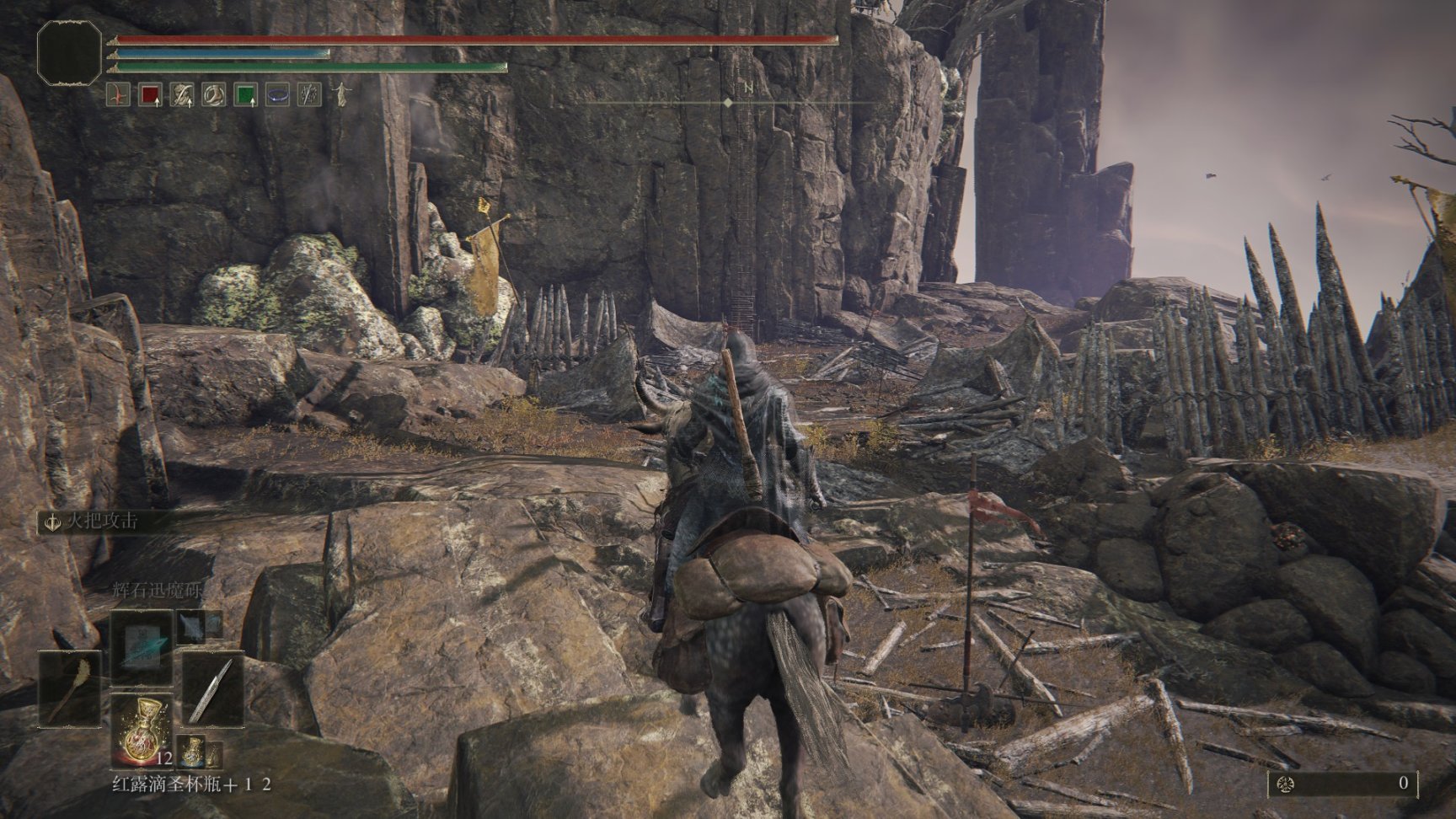Inspect the red branch status icon
Screen dimensions: 1456x819
119,95
